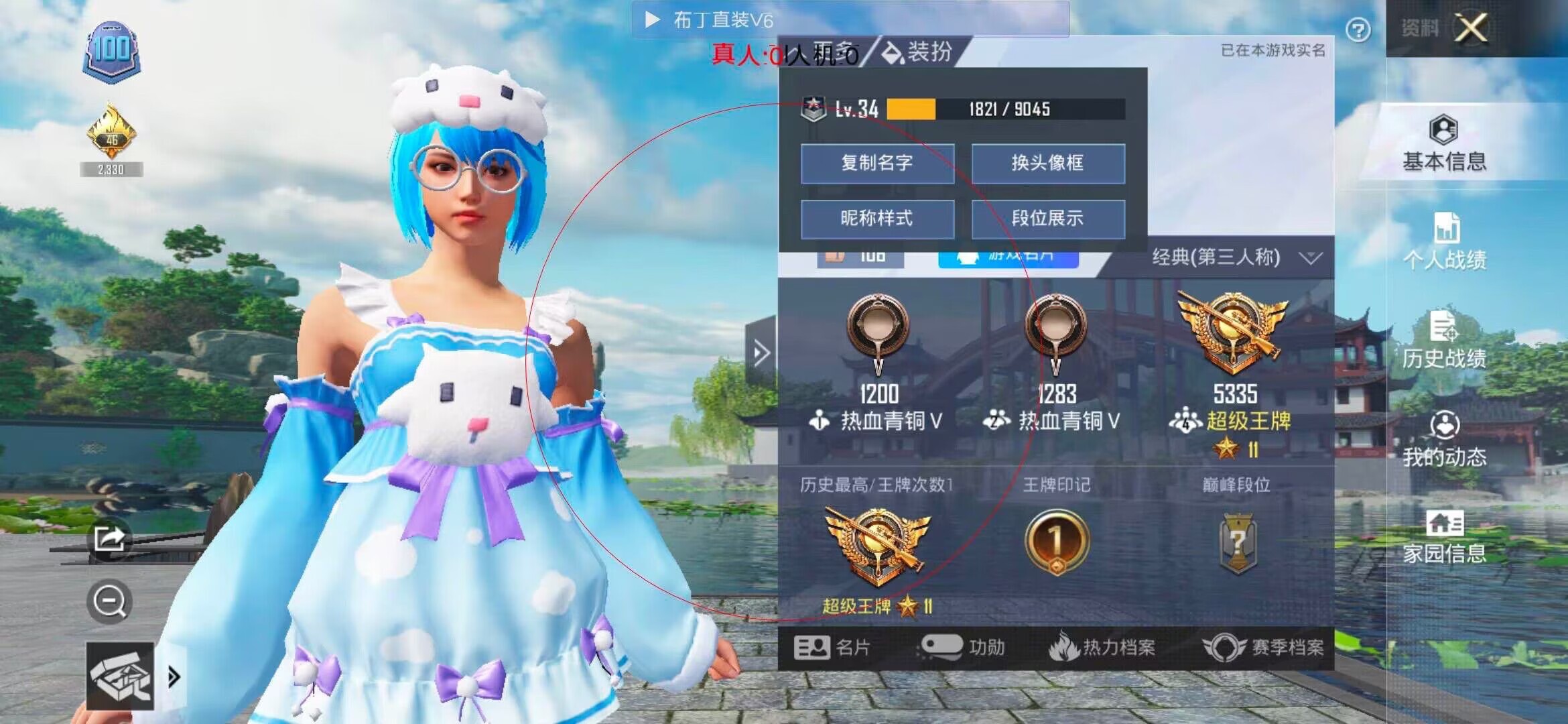Open 历史战绩 from the sidebar
This screenshot has width=1568, height=724.
click(1445, 342)
